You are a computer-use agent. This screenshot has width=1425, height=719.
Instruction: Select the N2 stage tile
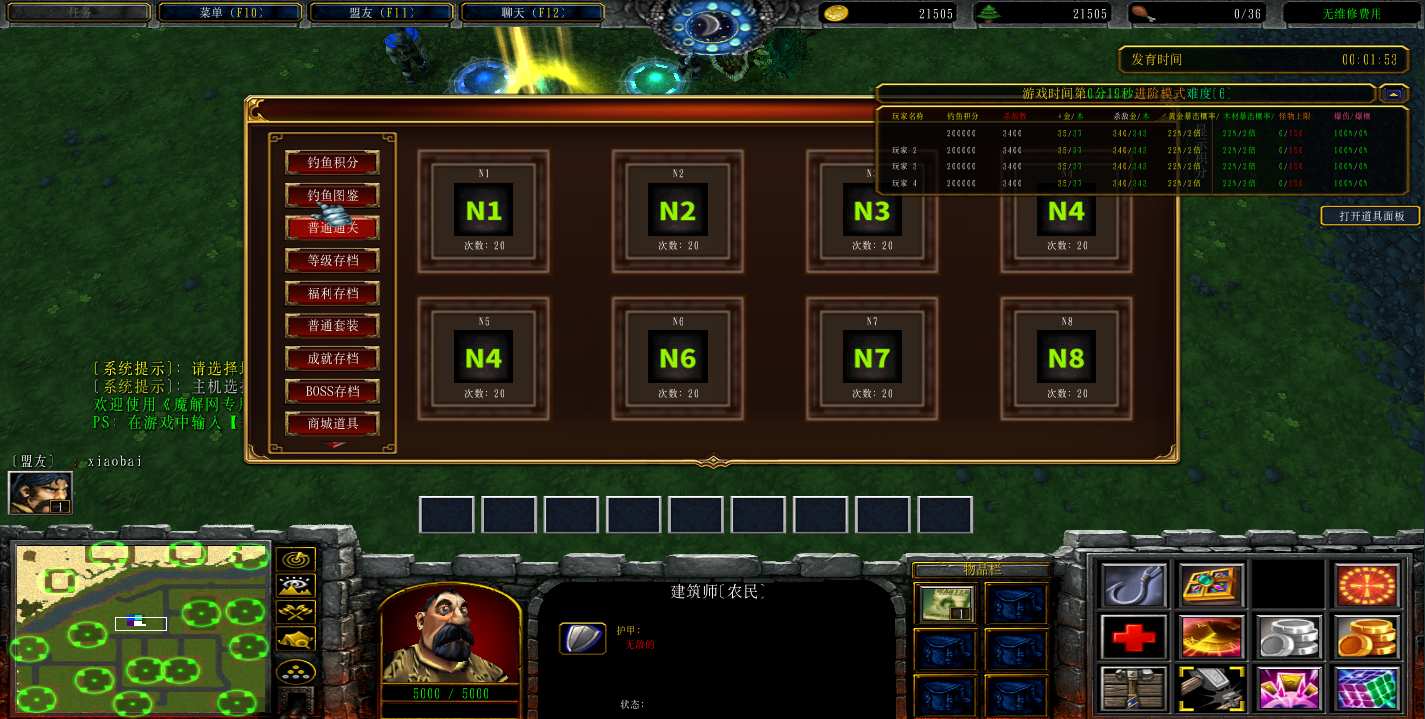pyautogui.click(x=677, y=211)
